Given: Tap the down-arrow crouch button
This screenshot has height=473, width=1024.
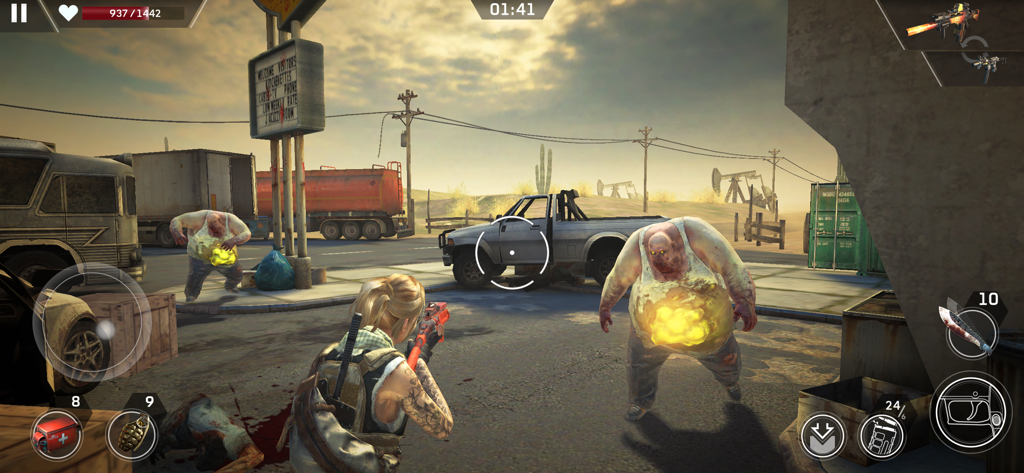Looking at the screenshot, I should pos(822,435).
